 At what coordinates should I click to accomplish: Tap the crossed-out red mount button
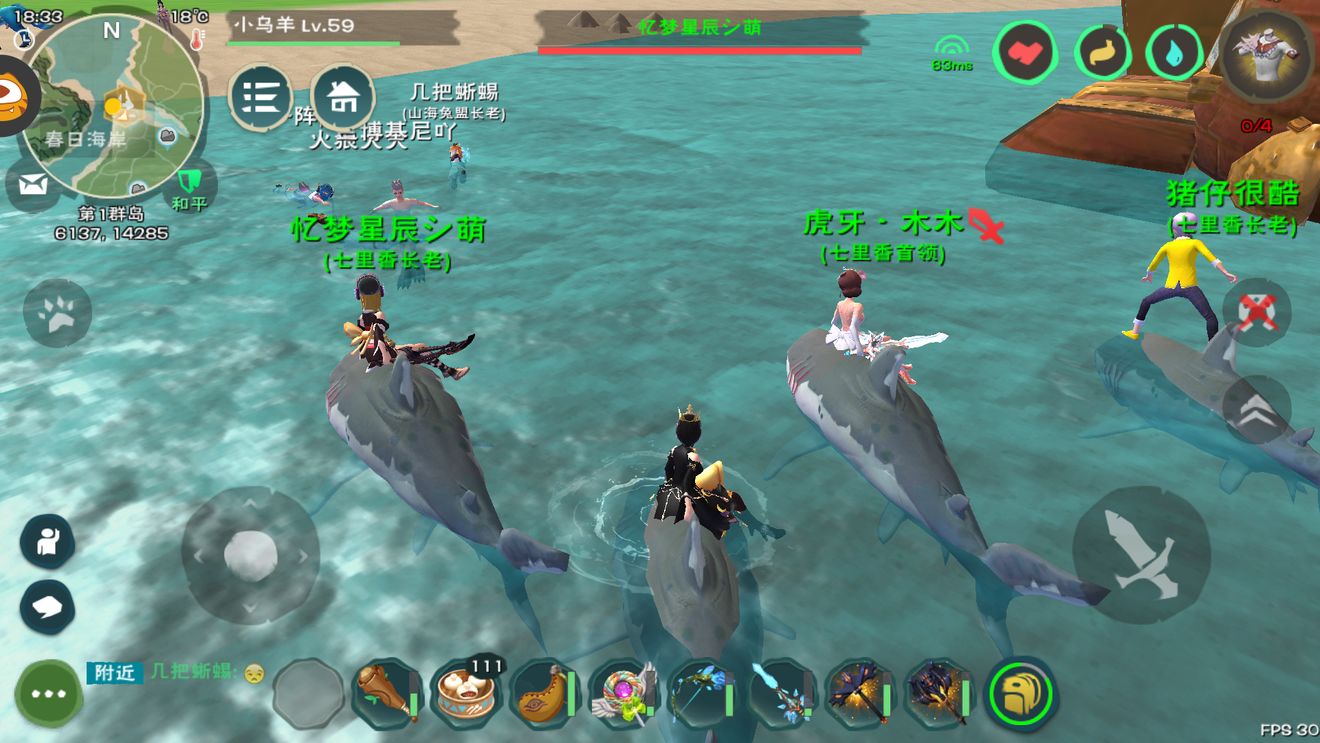tap(1256, 312)
